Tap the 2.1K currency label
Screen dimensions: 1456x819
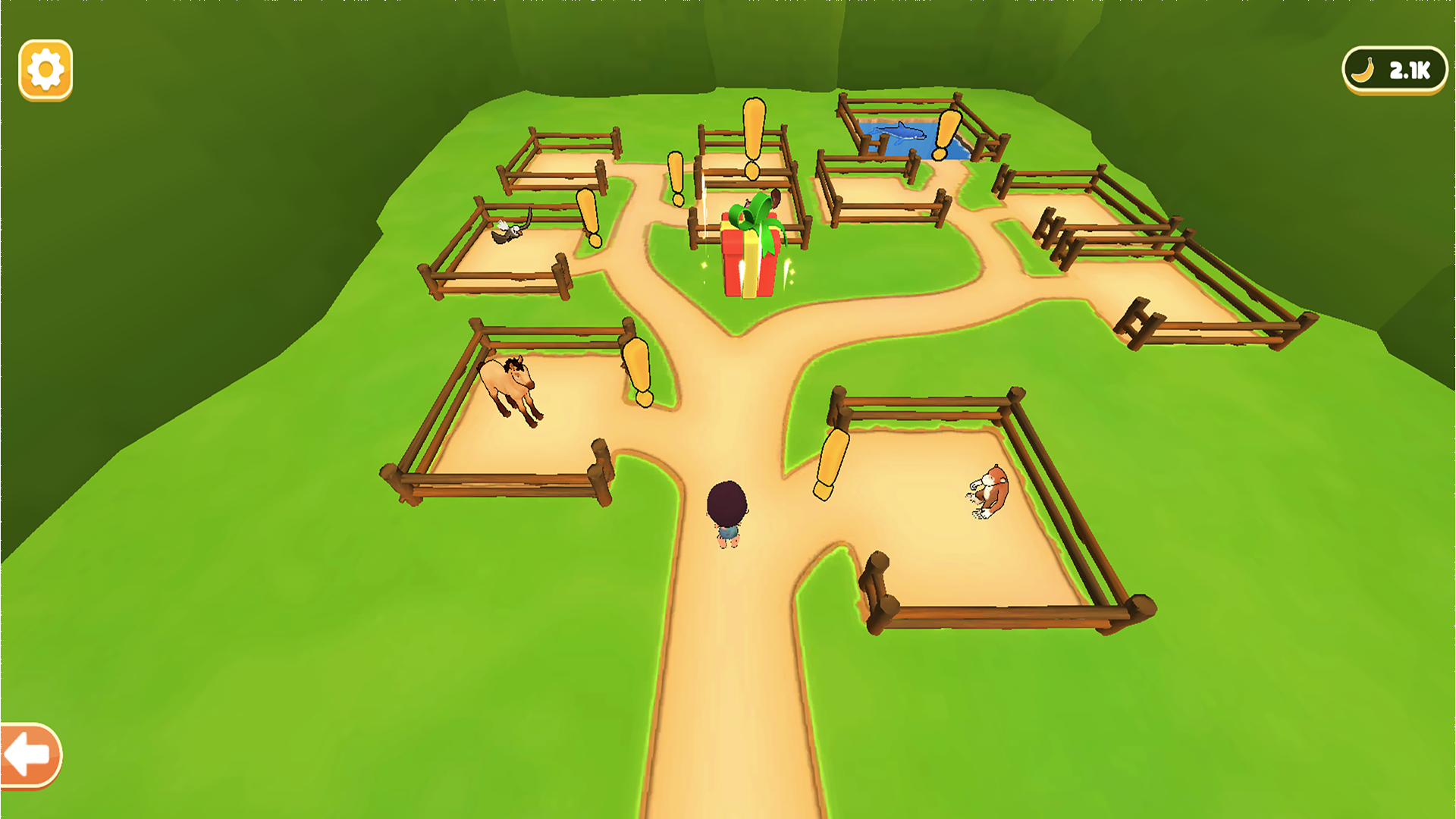tap(1407, 71)
